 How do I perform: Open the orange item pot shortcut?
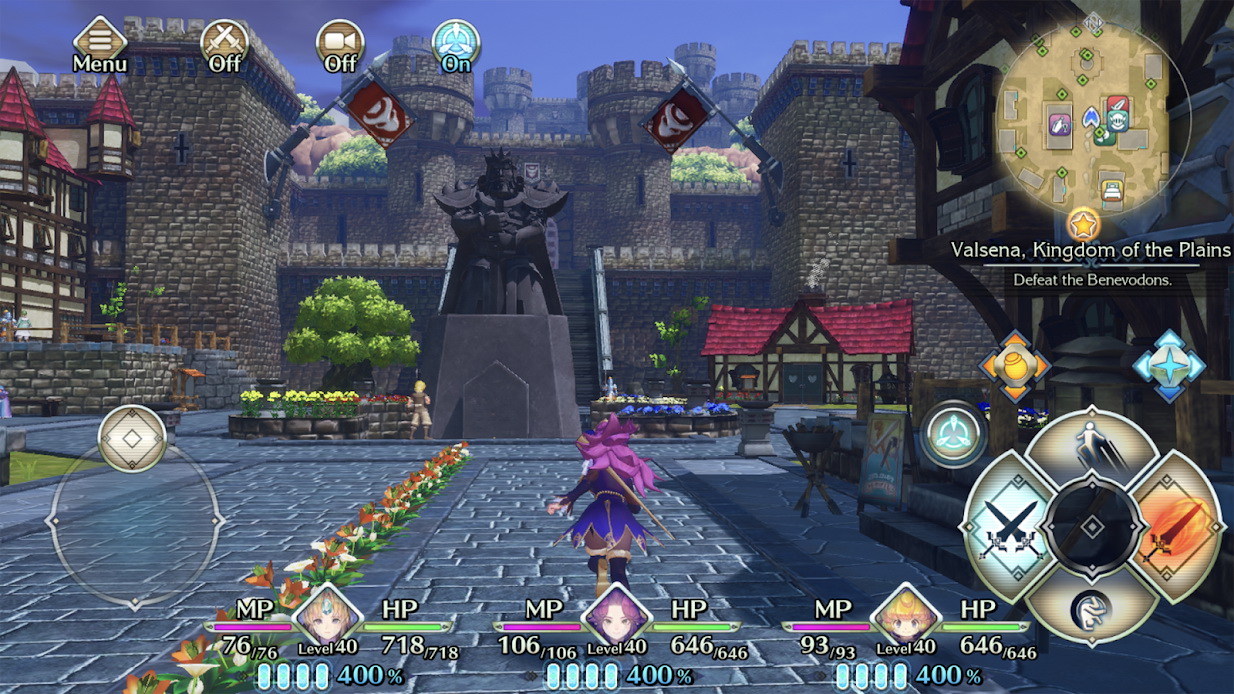[x=1014, y=367]
